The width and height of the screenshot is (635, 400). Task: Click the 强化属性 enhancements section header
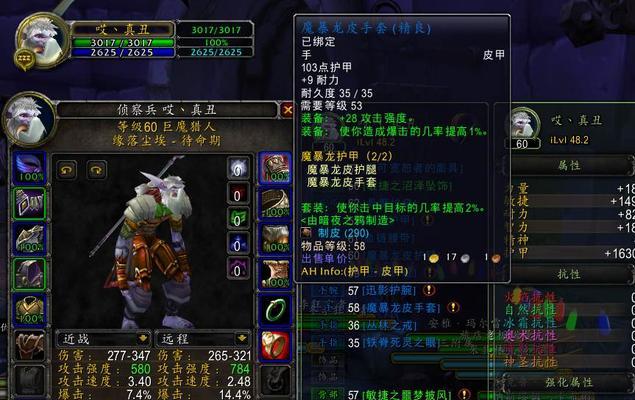coord(568,381)
